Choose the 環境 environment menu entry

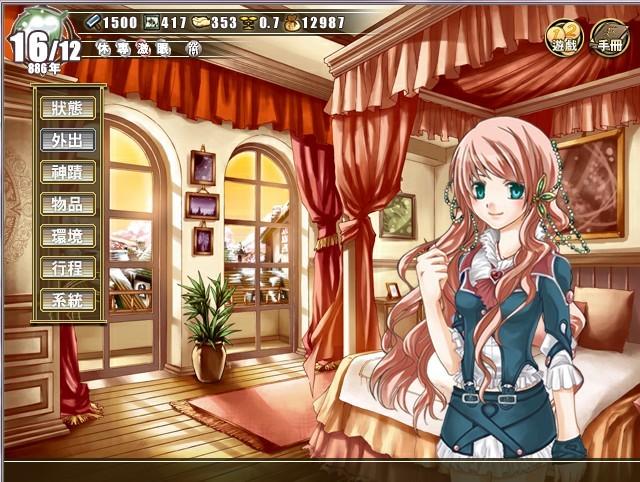point(68,236)
